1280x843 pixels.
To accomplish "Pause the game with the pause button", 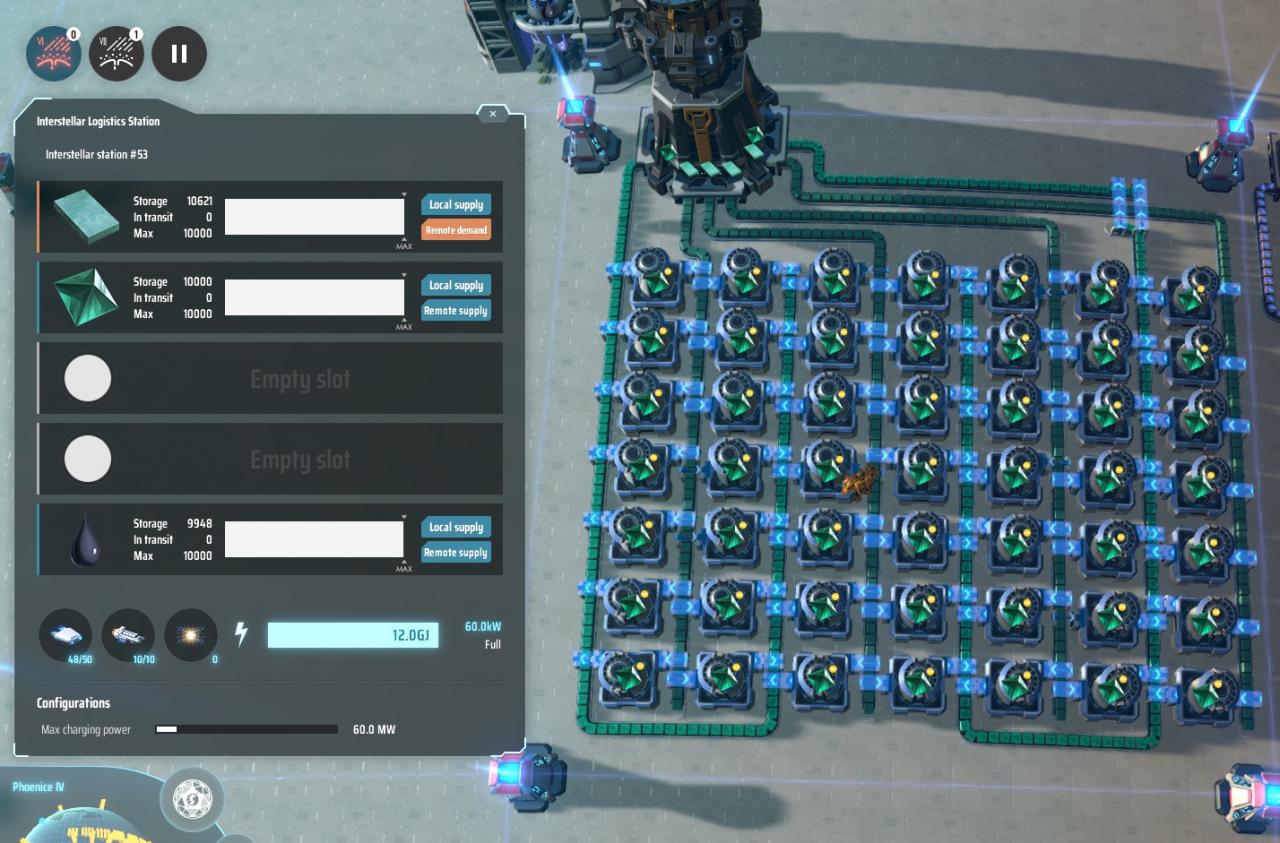I will click(x=178, y=53).
